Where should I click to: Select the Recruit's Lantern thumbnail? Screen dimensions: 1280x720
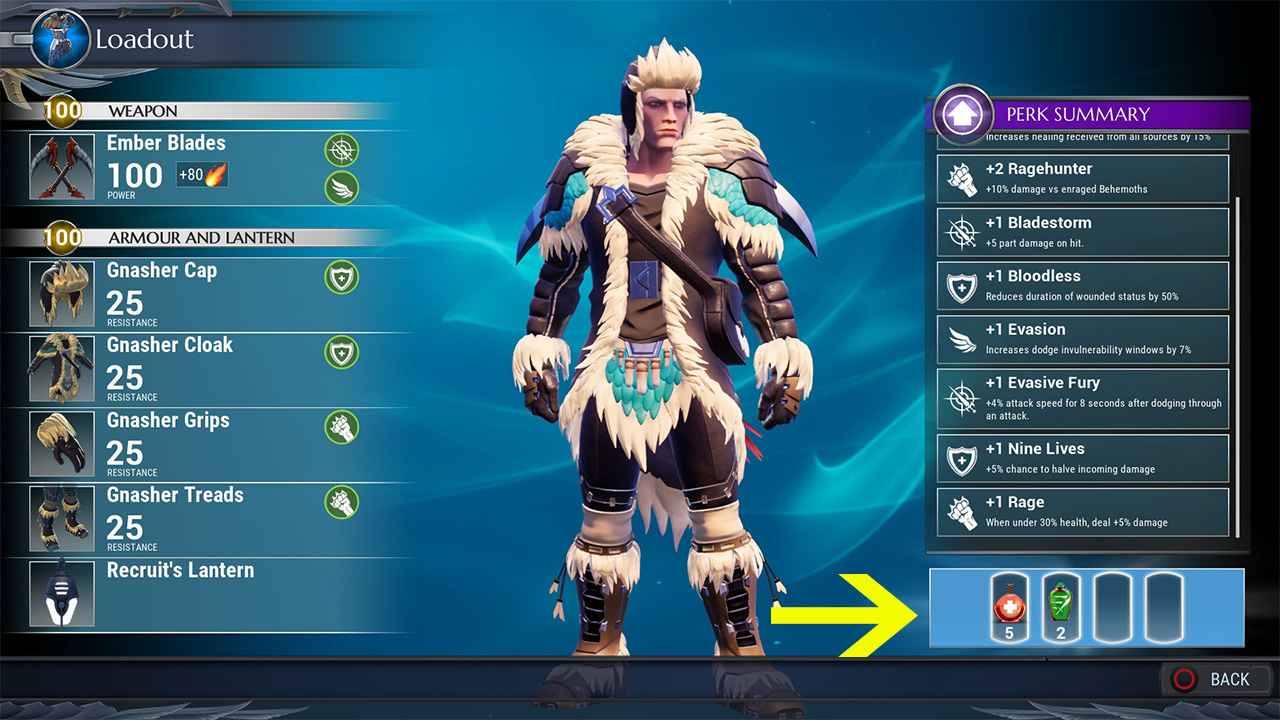(62, 592)
